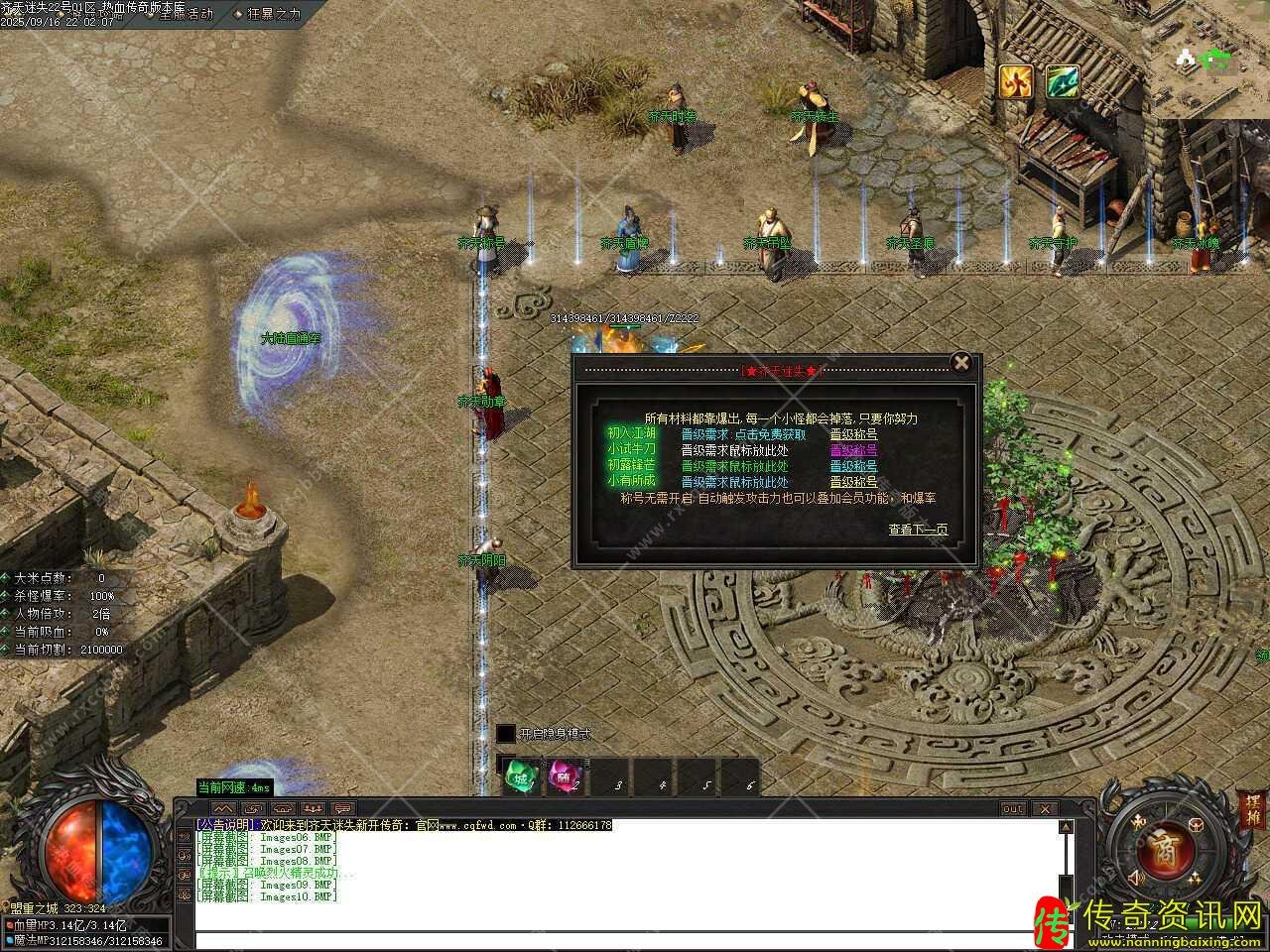
Task: Click the purple 晋级称号 link
Action: [x=853, y=450]
